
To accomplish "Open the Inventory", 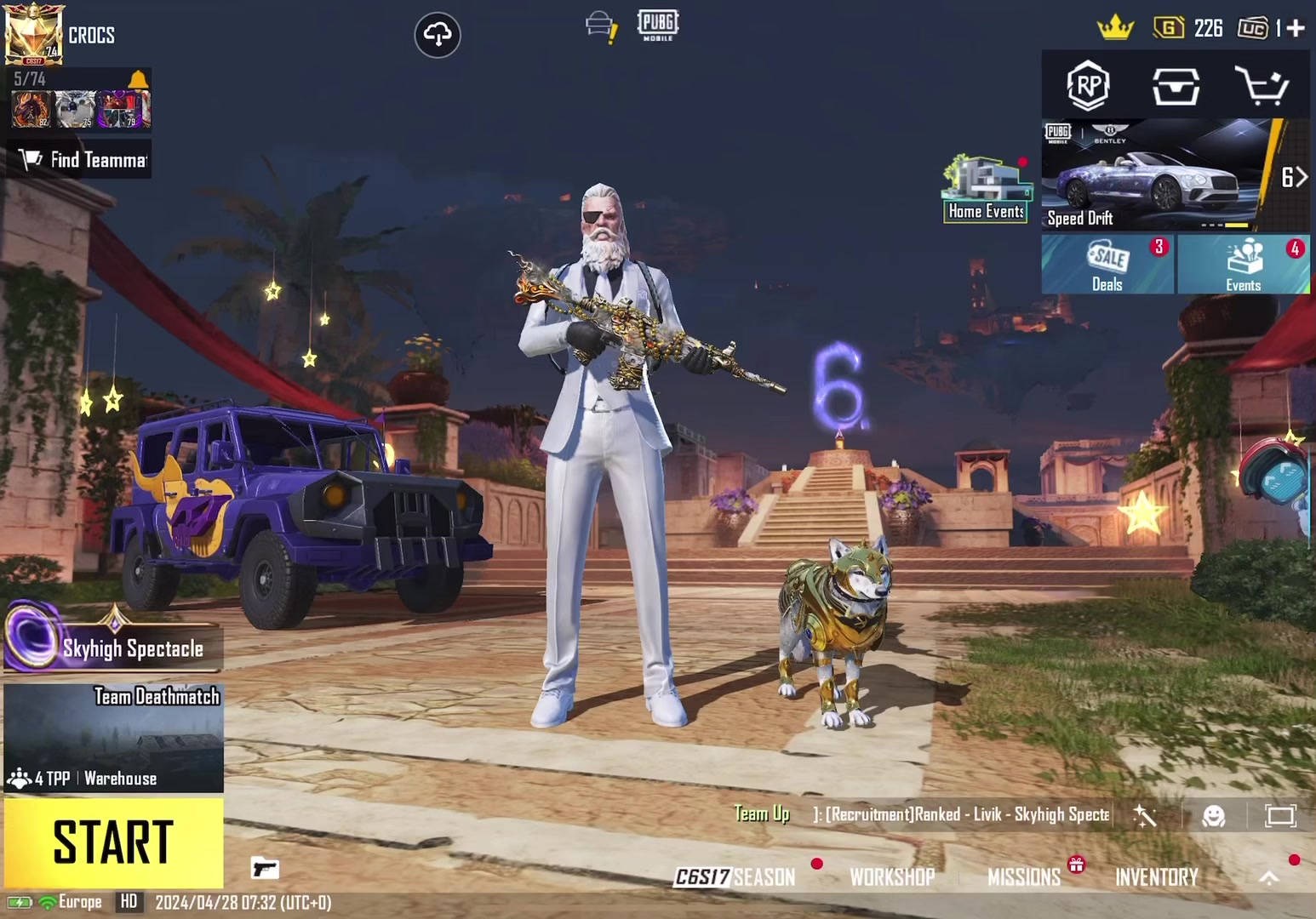I will pos(1157,876).
